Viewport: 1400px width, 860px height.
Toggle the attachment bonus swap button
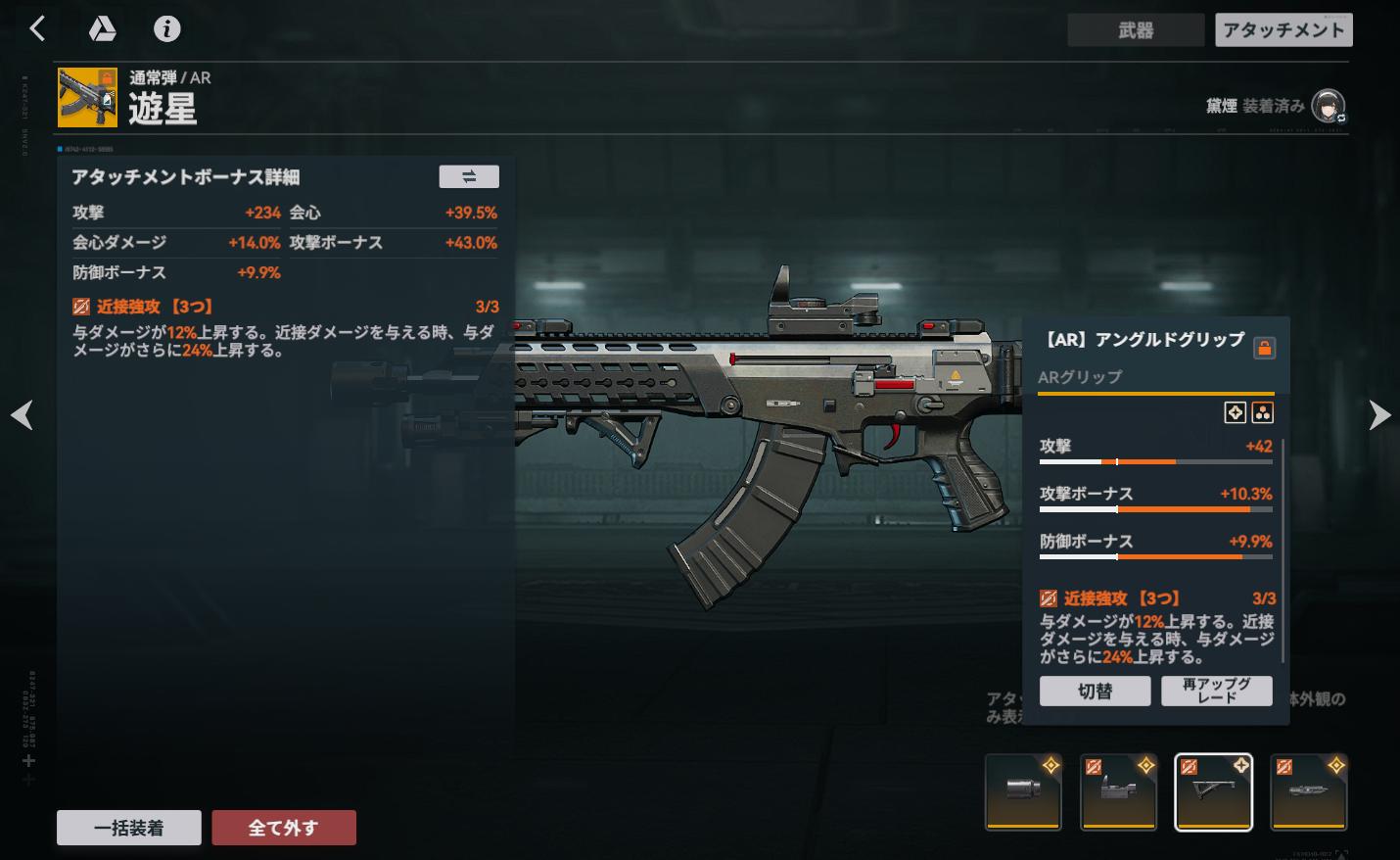pos(468,176)
